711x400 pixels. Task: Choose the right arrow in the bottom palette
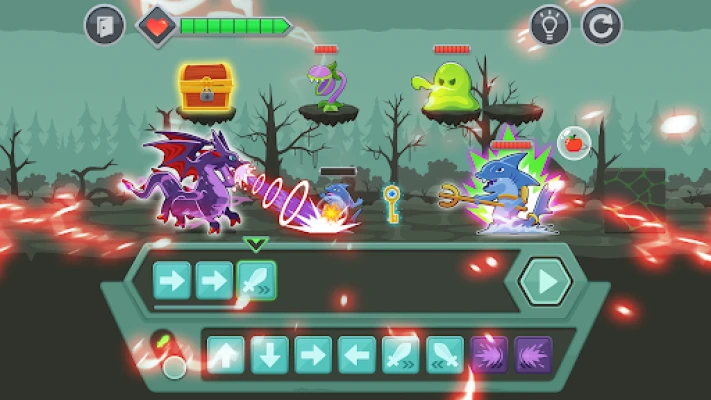tap(313, 355)
